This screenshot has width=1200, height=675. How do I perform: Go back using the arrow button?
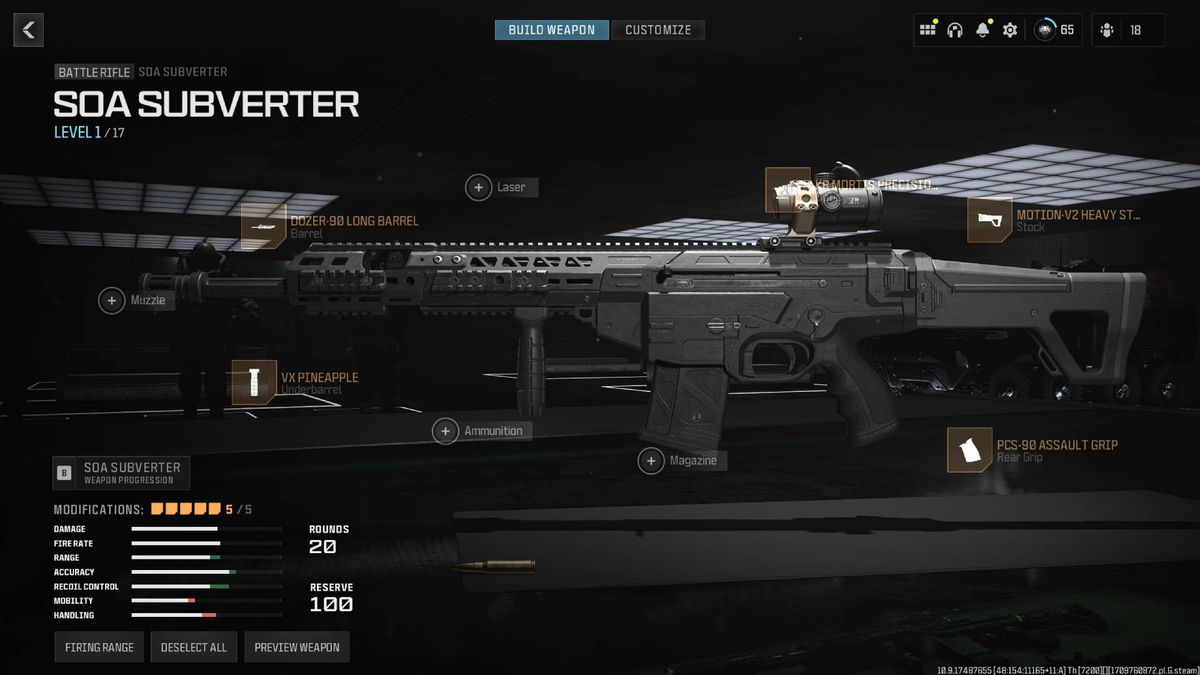pyautogui.click(x=28, y=30)
